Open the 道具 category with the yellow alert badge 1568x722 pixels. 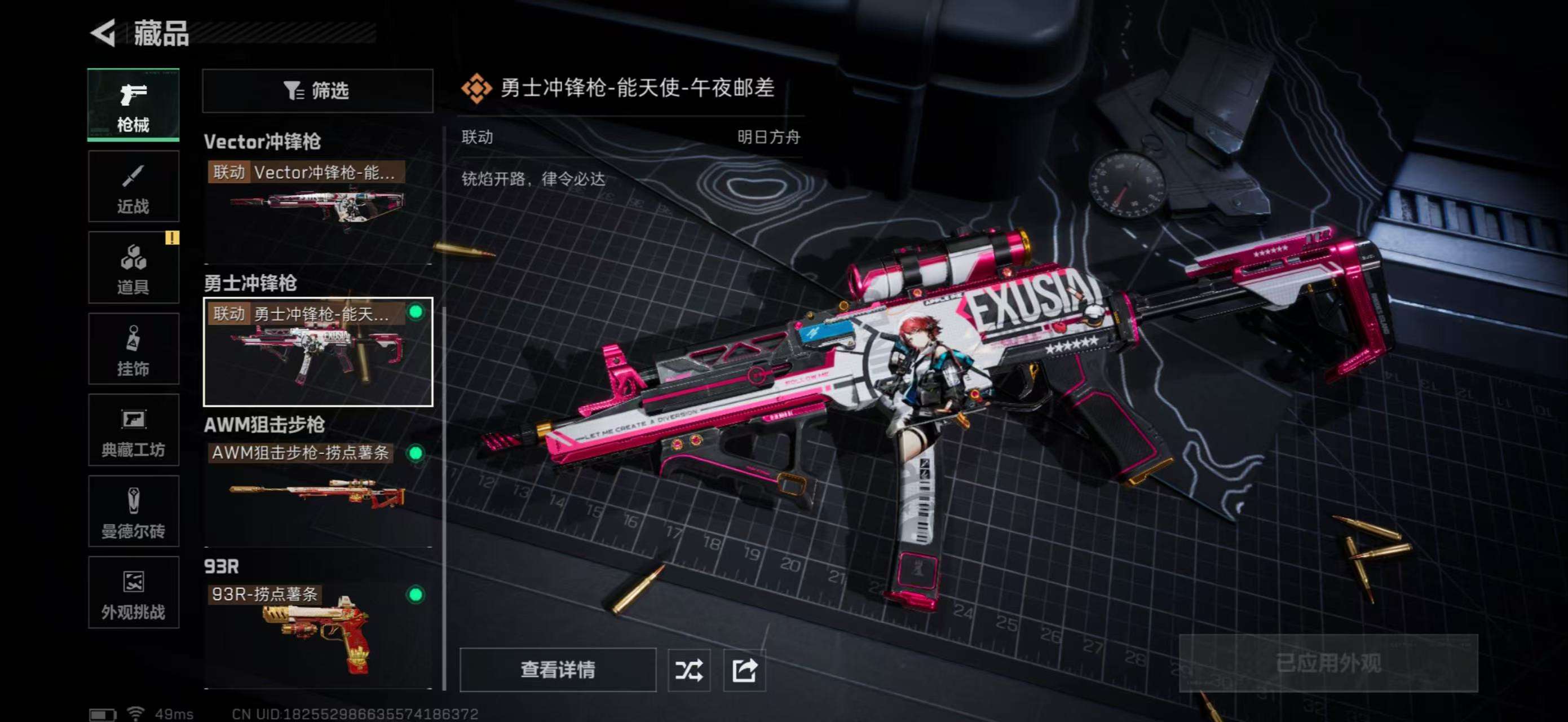[134, 268]
